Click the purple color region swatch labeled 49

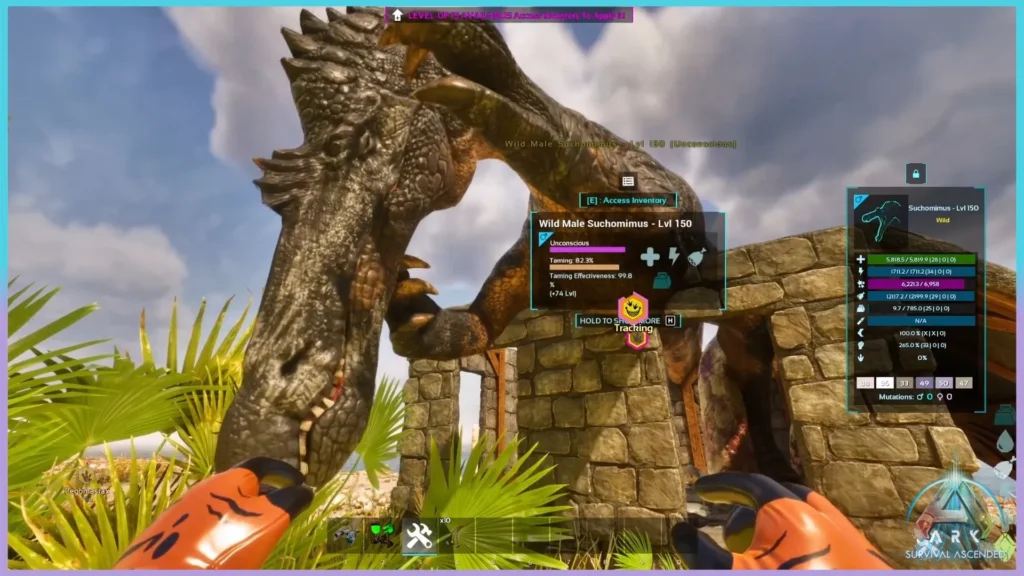click(x=923, y=382)
